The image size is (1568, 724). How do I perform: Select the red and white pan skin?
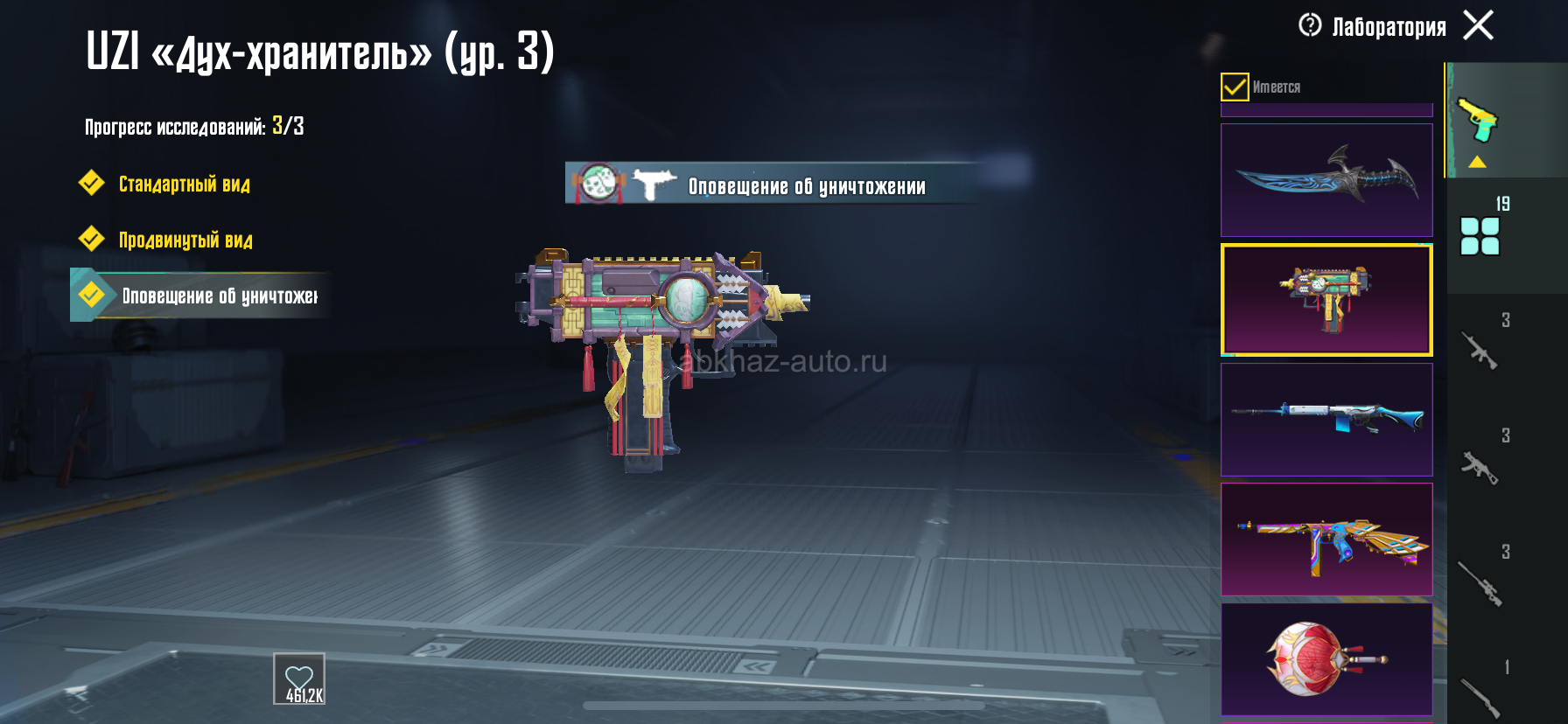[1326, 659]
